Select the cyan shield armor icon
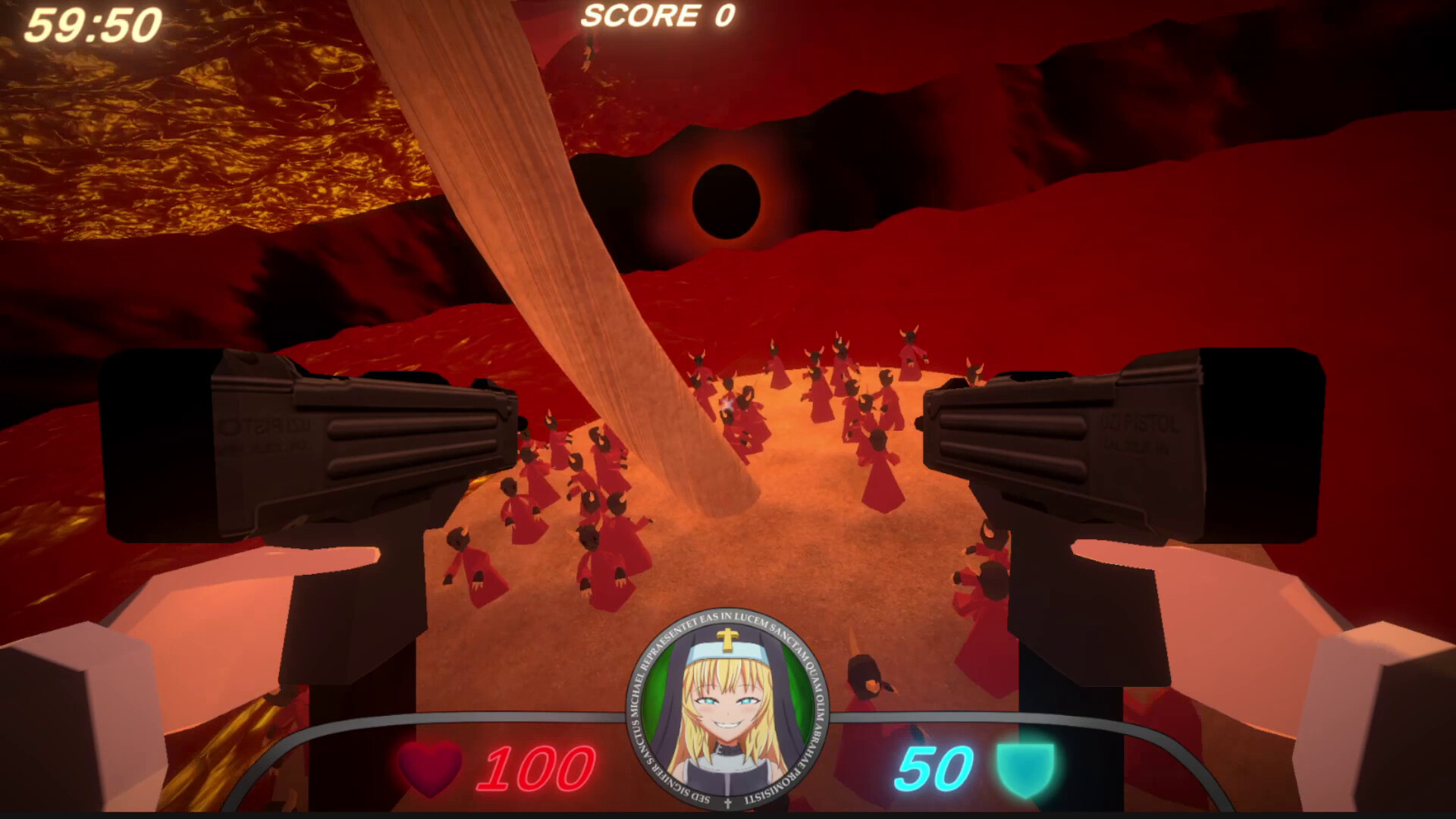 click(x=1025, y=769)
